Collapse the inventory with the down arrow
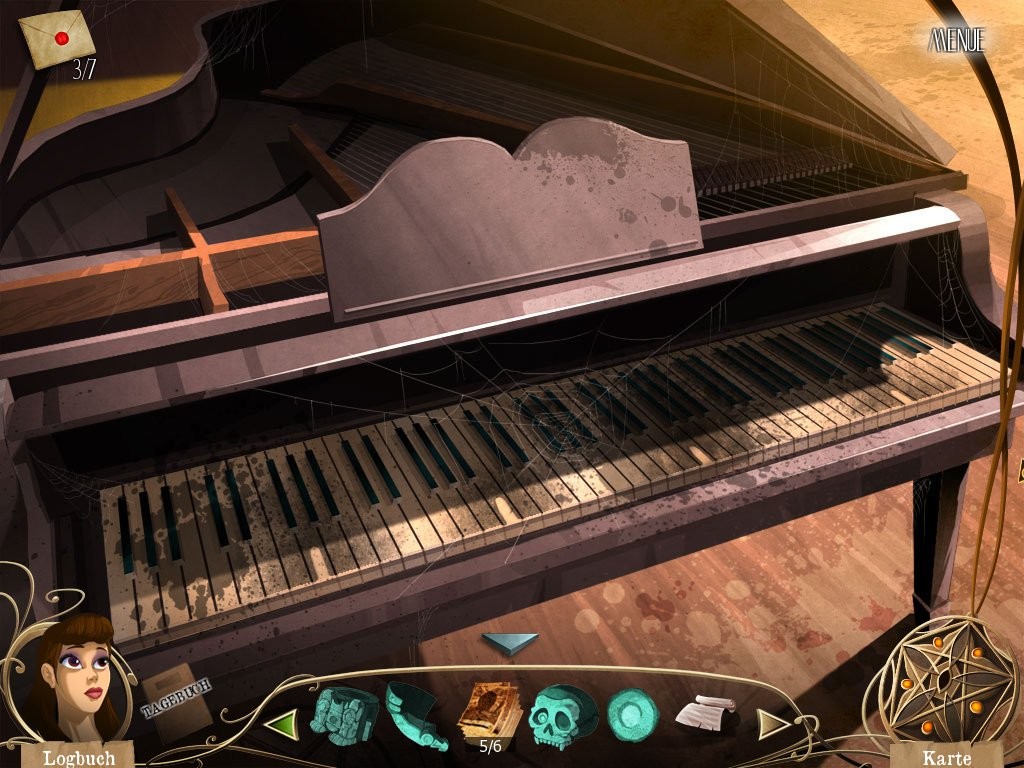 coord(509,645)
